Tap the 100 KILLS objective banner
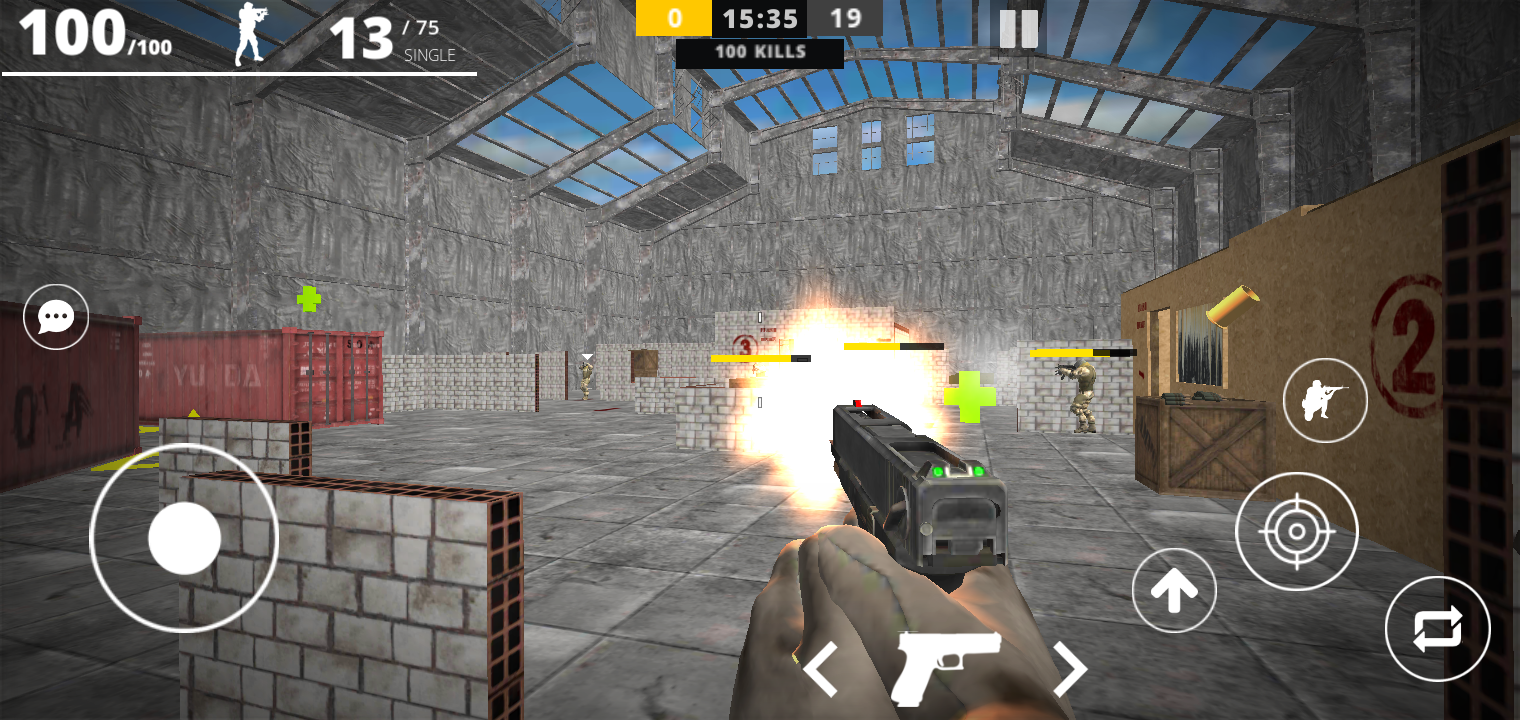The image size is (1520, 720). [x=761, y=54]
